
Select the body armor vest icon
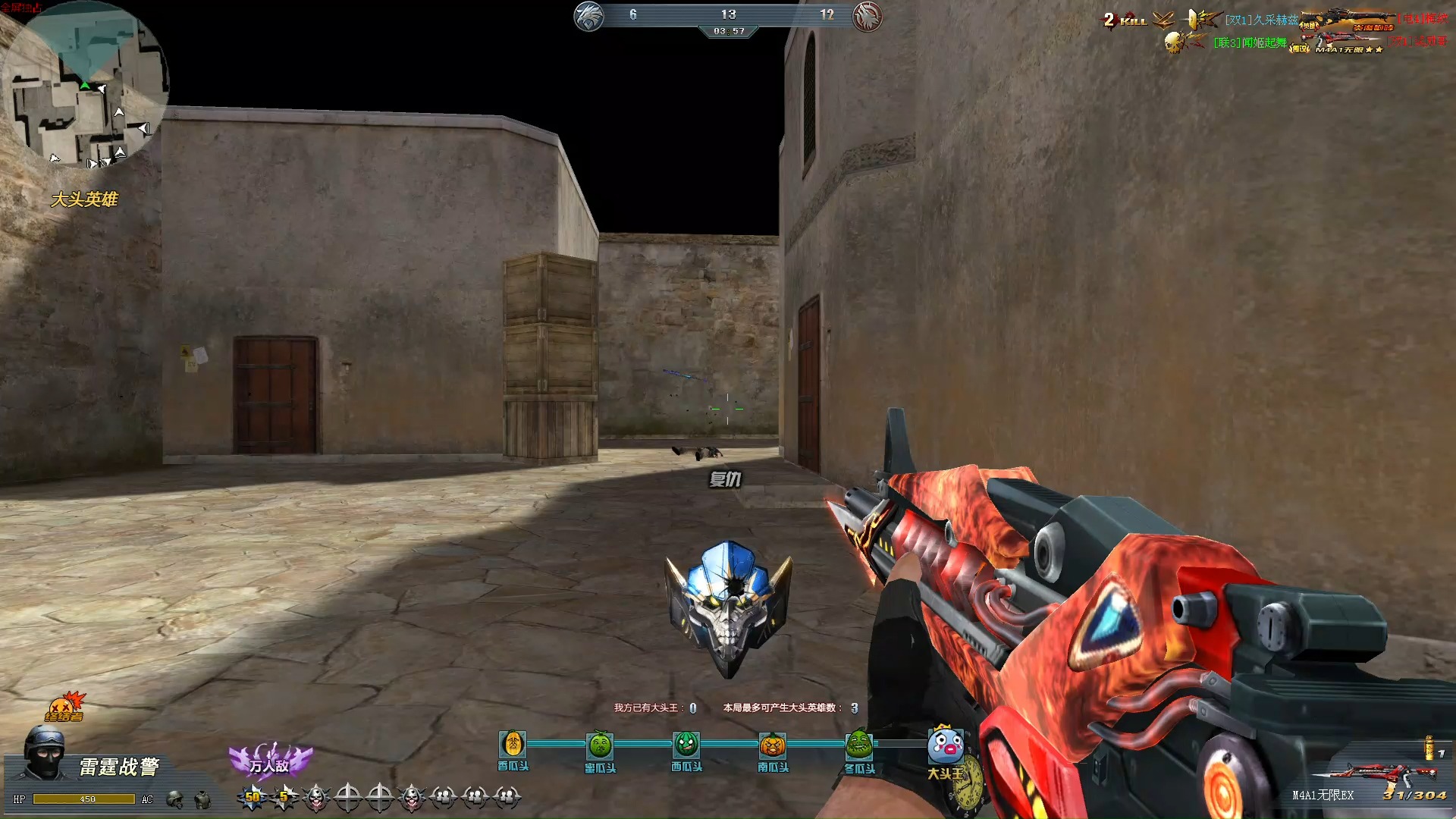click(202, 799)
